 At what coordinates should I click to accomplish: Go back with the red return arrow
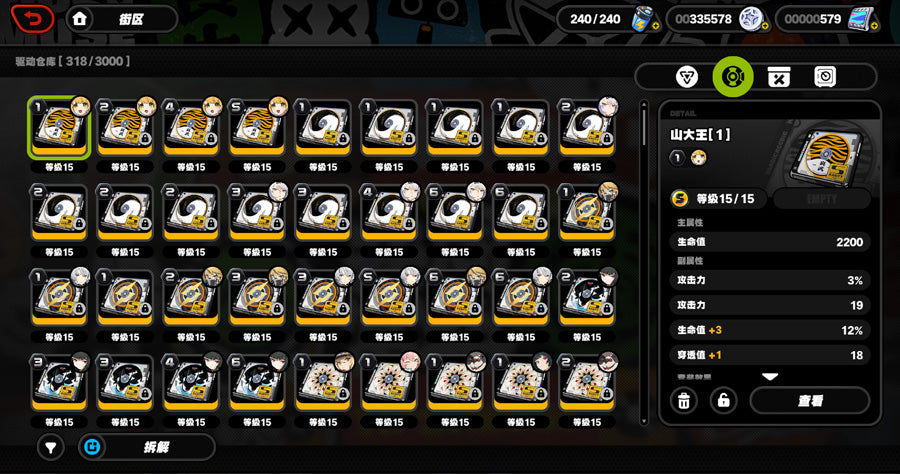coord(33,19)
